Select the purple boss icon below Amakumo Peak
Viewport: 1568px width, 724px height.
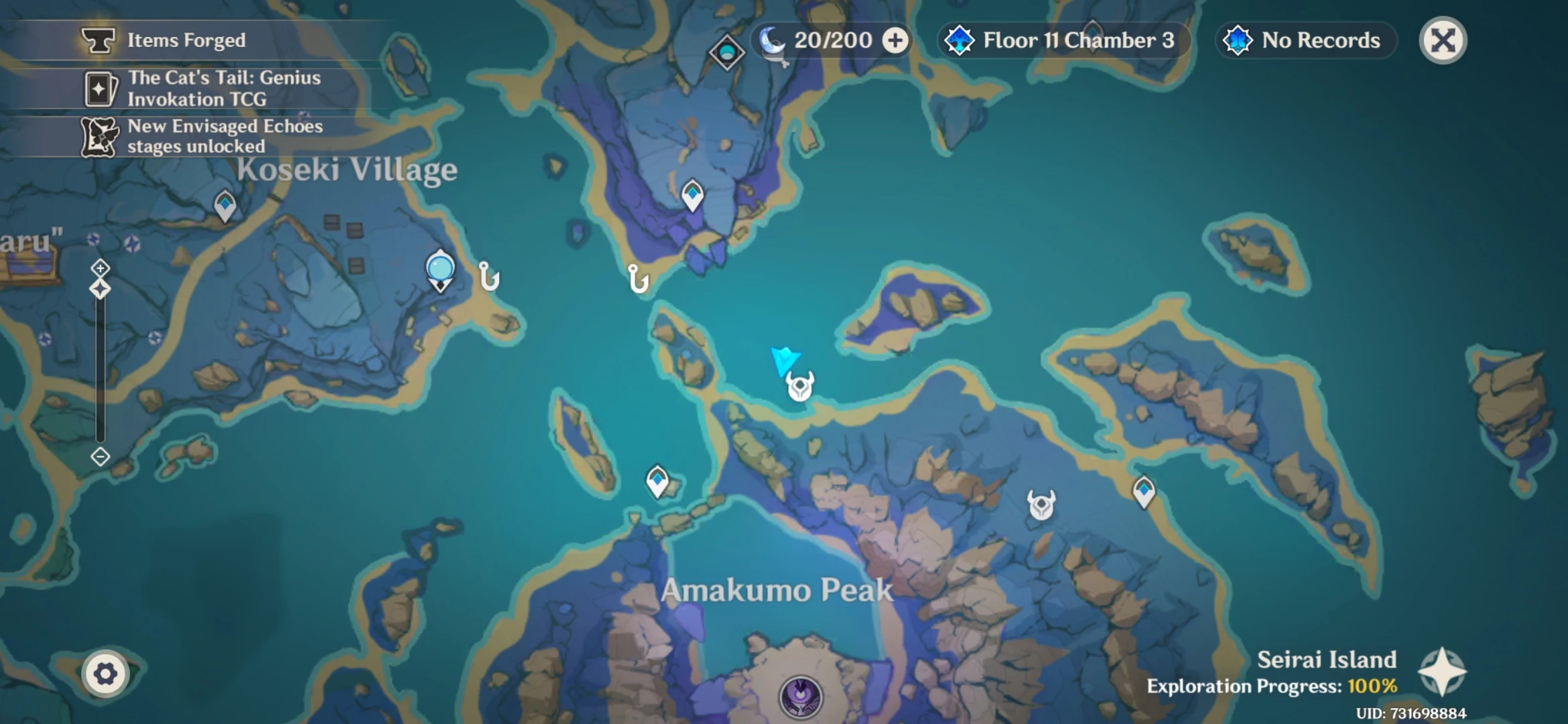point(801,696)
